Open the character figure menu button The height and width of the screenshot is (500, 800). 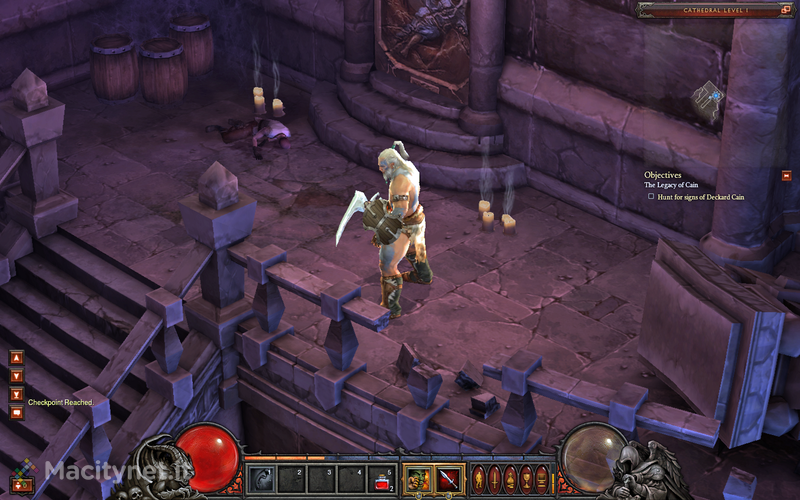478,478
